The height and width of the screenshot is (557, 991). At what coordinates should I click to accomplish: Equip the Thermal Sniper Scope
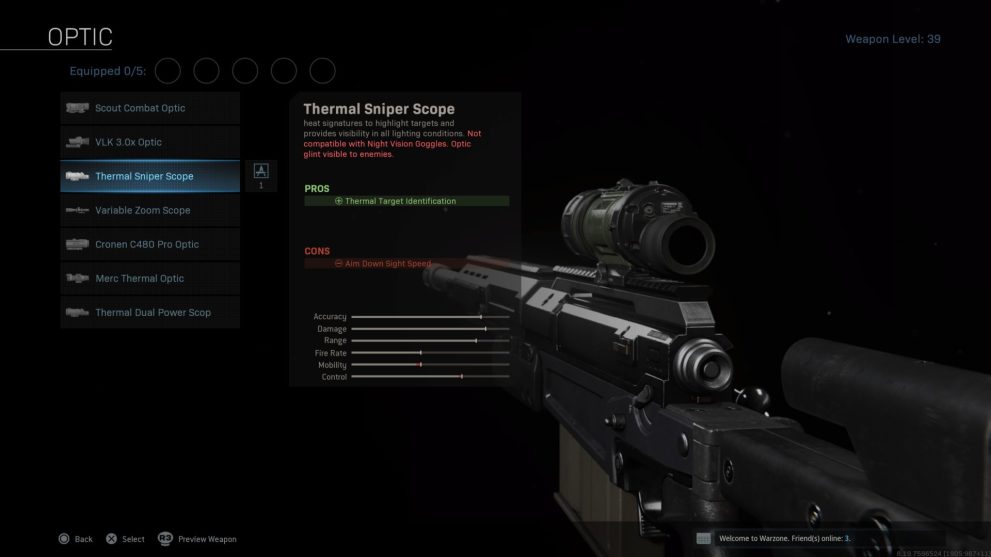150,176
